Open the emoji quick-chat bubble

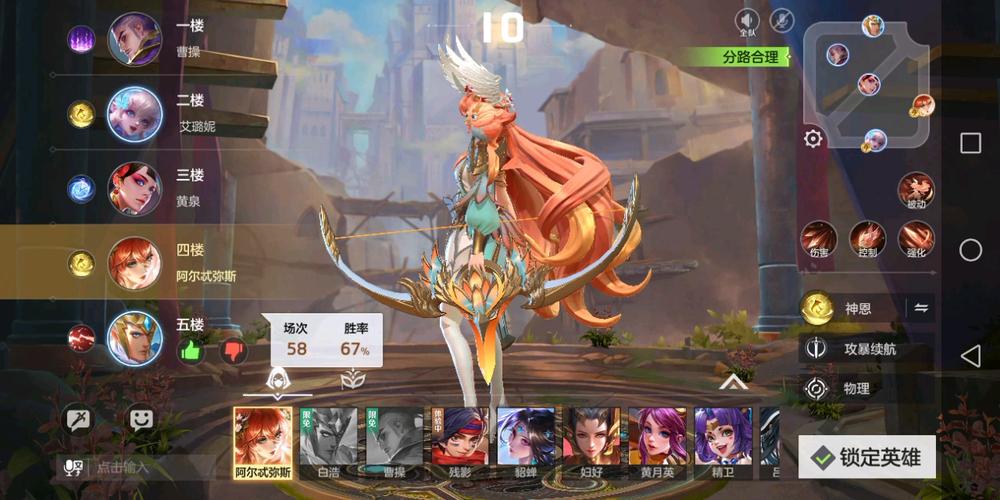(x=141, y=419)
